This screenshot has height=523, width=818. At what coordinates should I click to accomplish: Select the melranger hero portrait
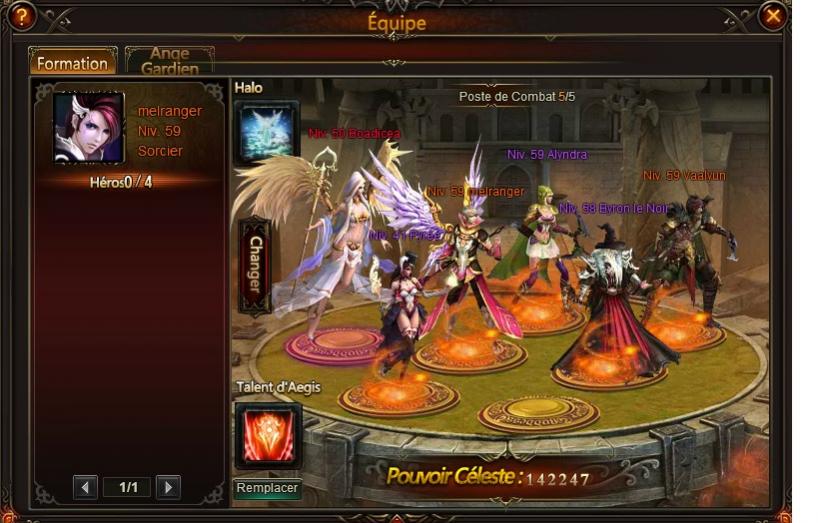(x=88, y=128)
